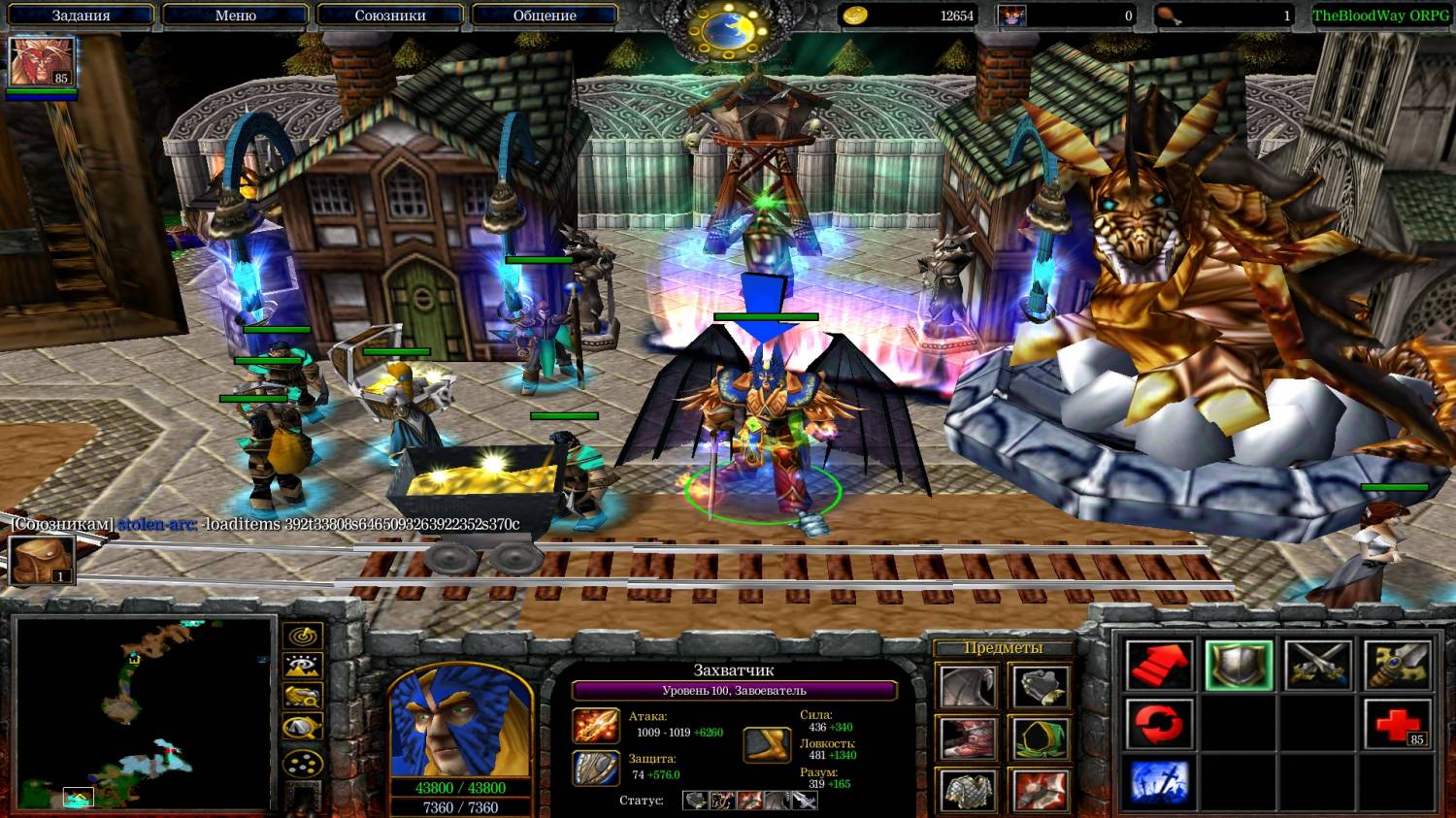Toggle the minimap ally color mode button

(x=303, y=697)
